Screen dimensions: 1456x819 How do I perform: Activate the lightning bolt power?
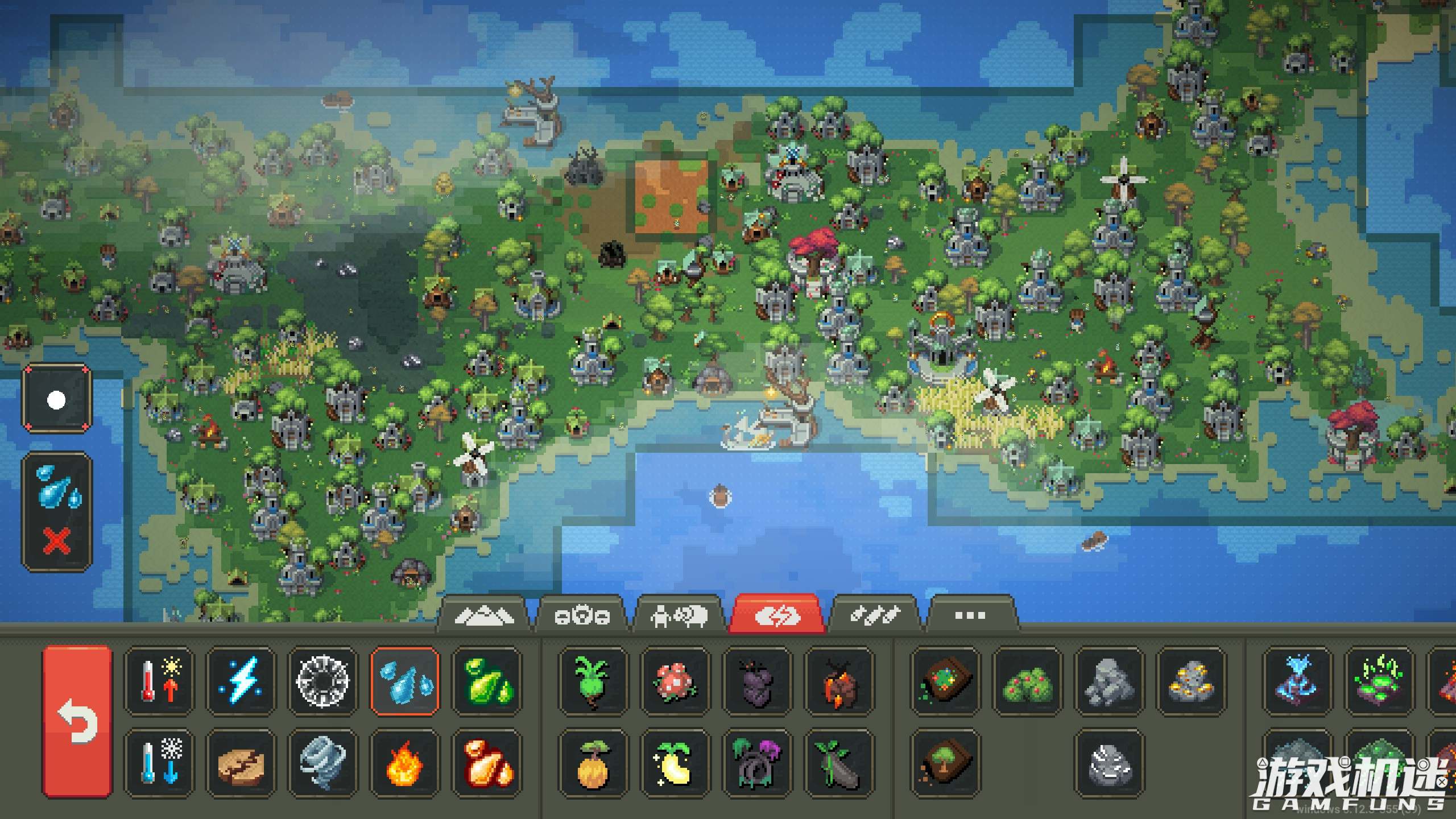[241, 680]
